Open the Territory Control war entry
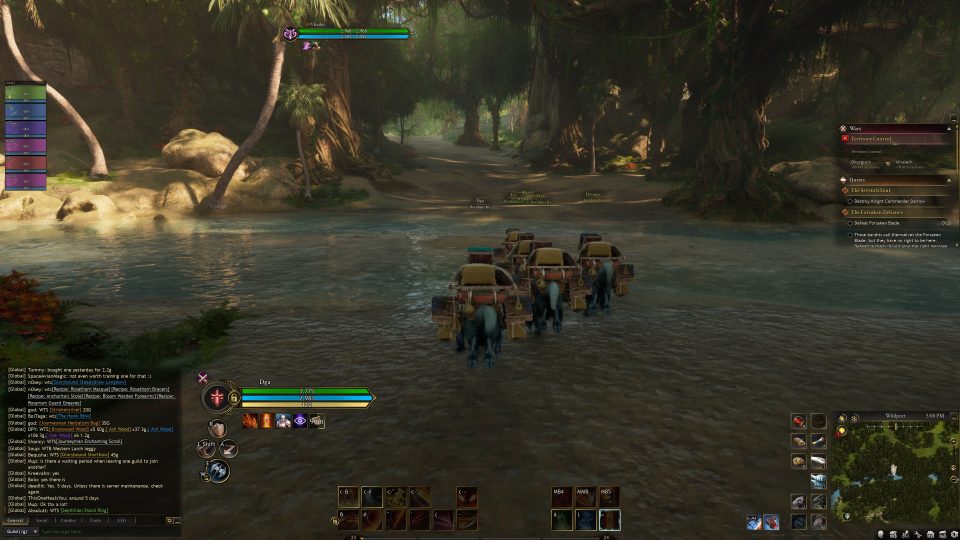This screenshot has width=960, height=540. coord(876,139)
